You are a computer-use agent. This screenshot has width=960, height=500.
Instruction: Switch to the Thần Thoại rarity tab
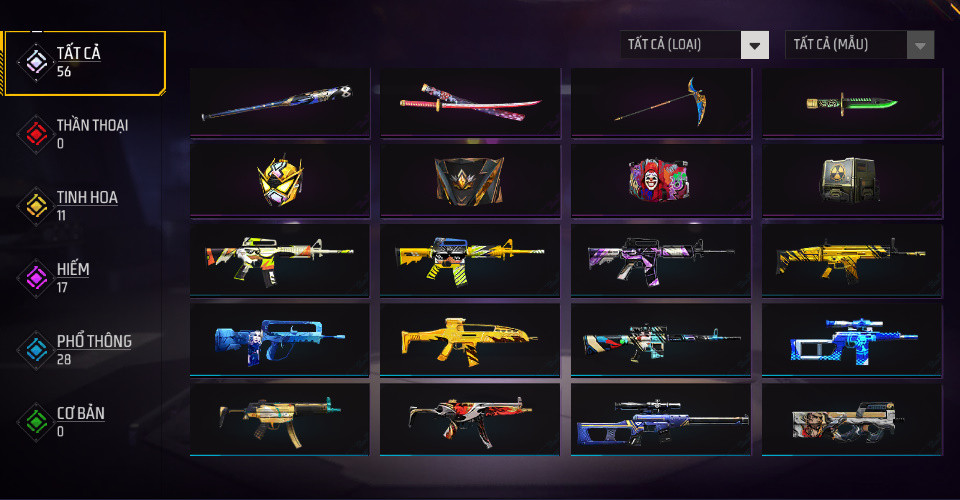click(x=84, y=133)
